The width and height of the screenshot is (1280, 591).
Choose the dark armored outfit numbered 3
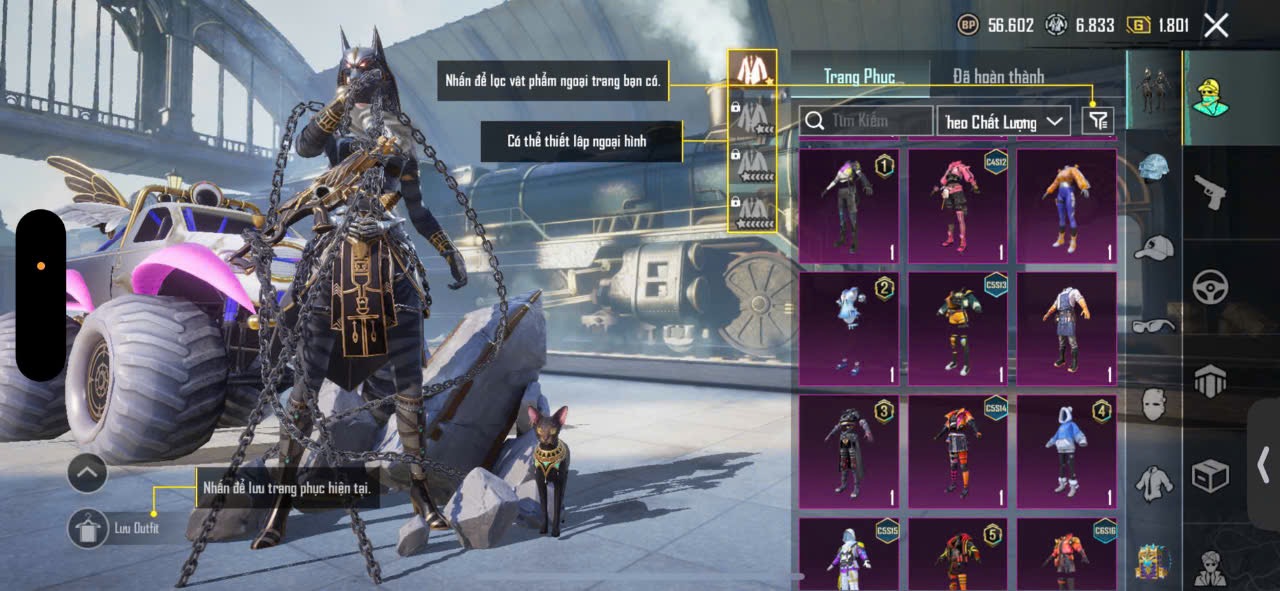(x=849, y=452)
